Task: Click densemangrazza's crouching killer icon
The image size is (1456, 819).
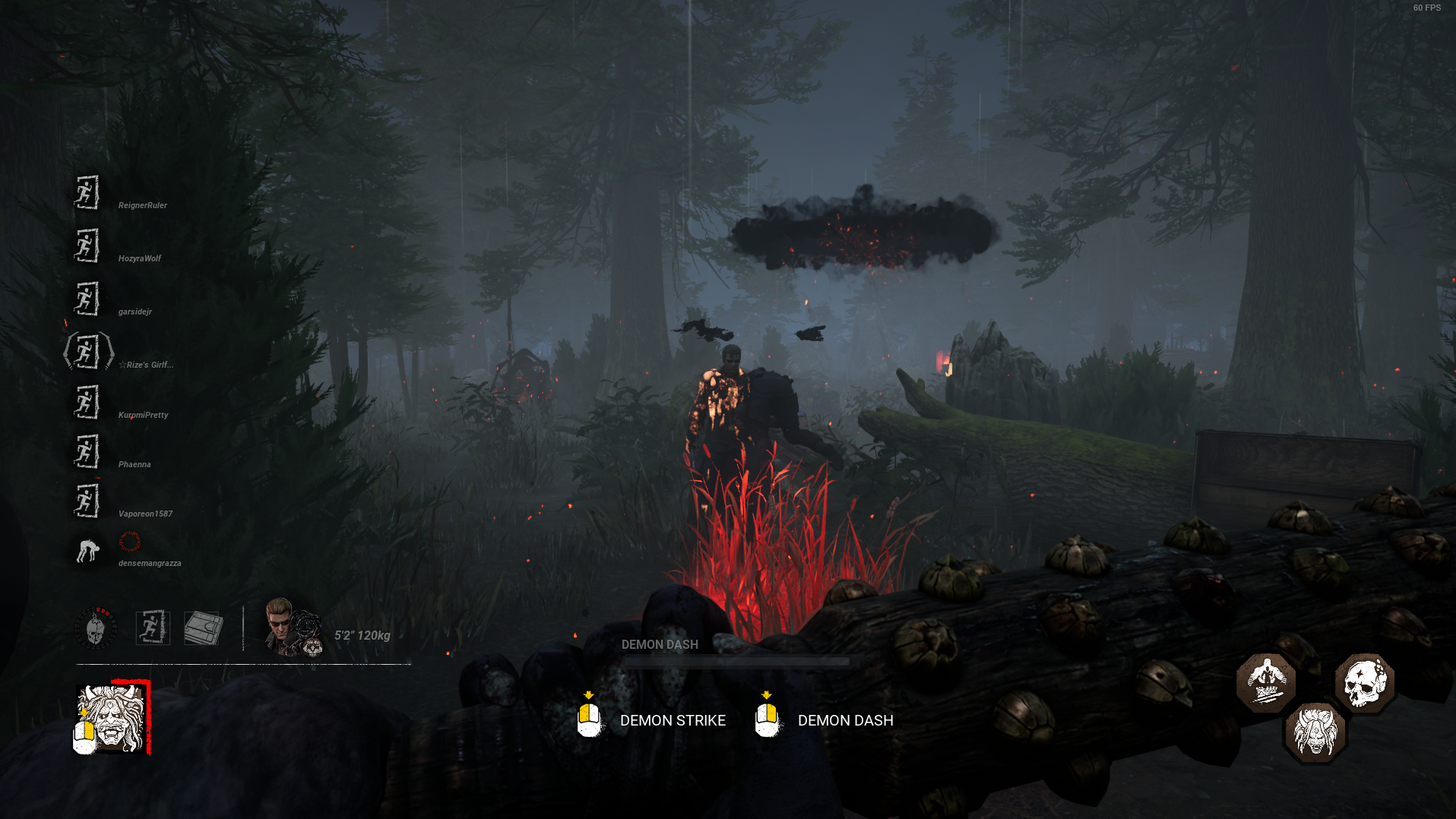Action: click(88, 550)
